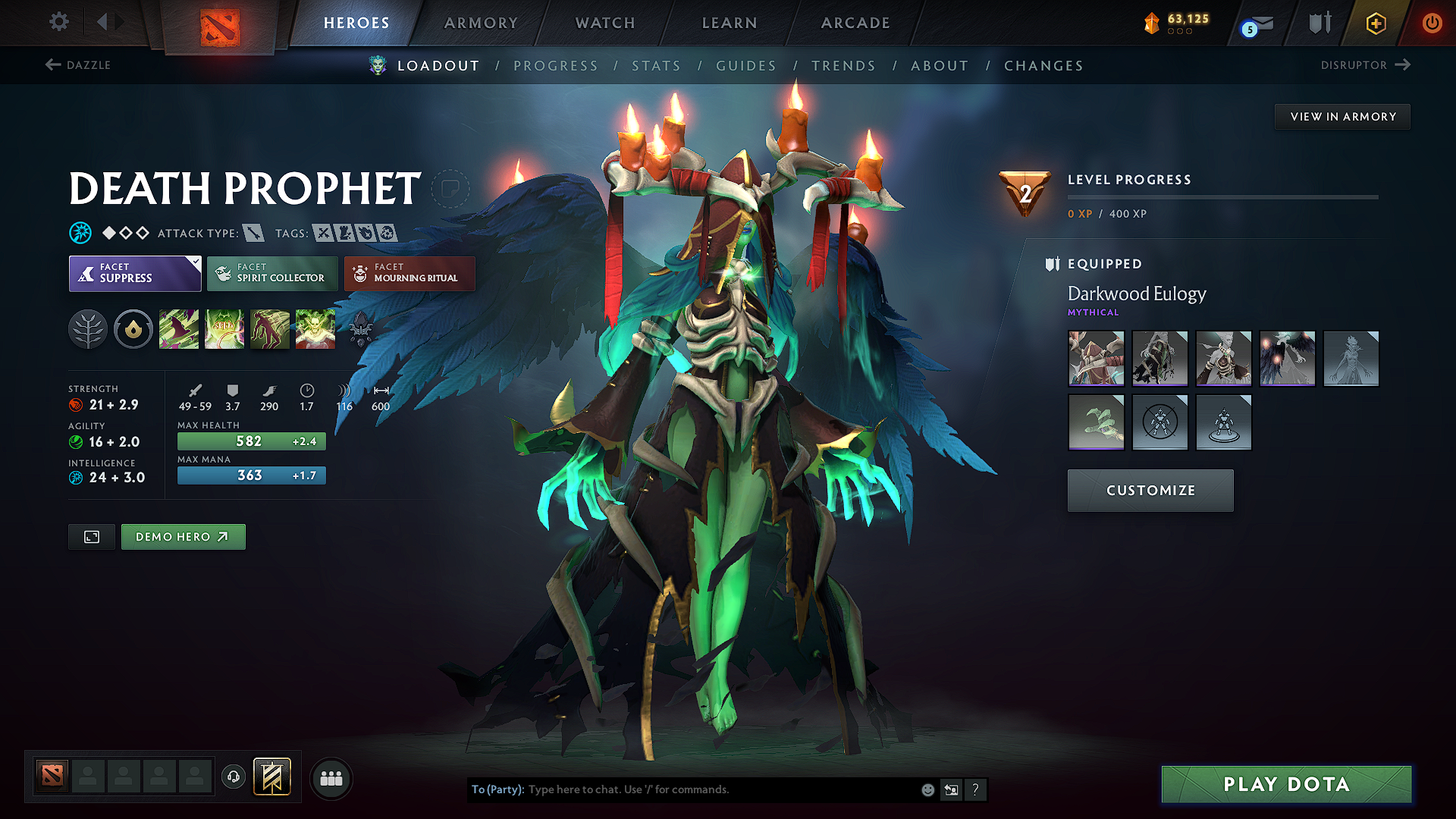The height and width of the screenshot is (819, 1456).
Task: Open the emoticon picker beside chat input
Action: 927,789
